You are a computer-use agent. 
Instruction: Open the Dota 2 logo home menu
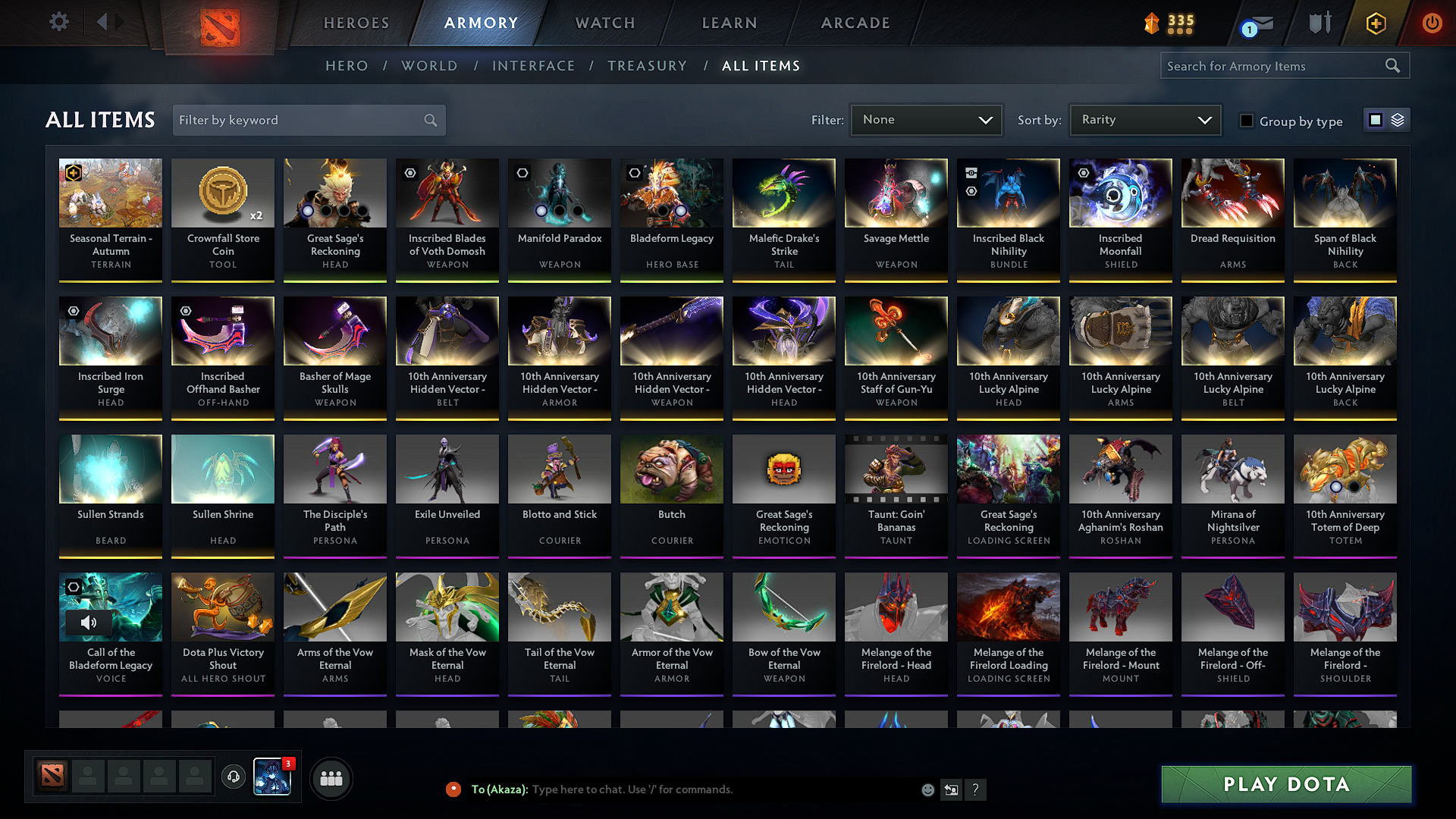pos(219,23)
